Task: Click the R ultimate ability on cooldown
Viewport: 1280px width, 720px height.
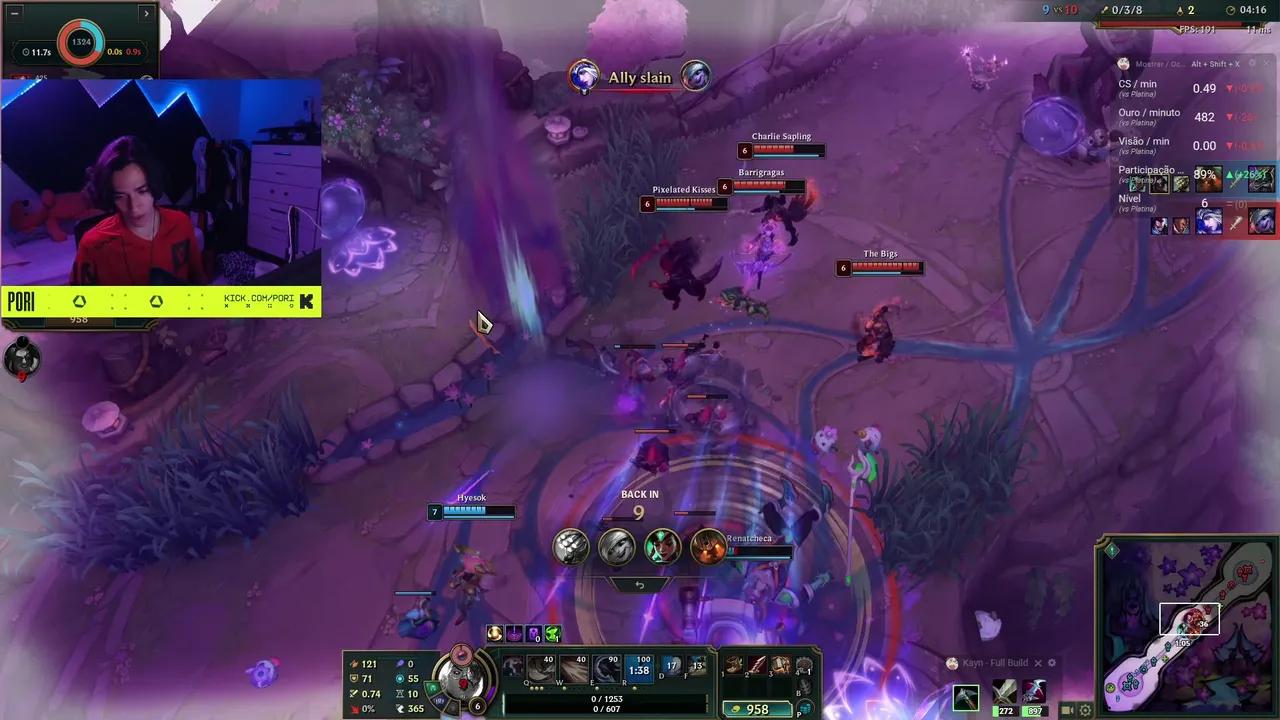Action: [x=641, y=670]
